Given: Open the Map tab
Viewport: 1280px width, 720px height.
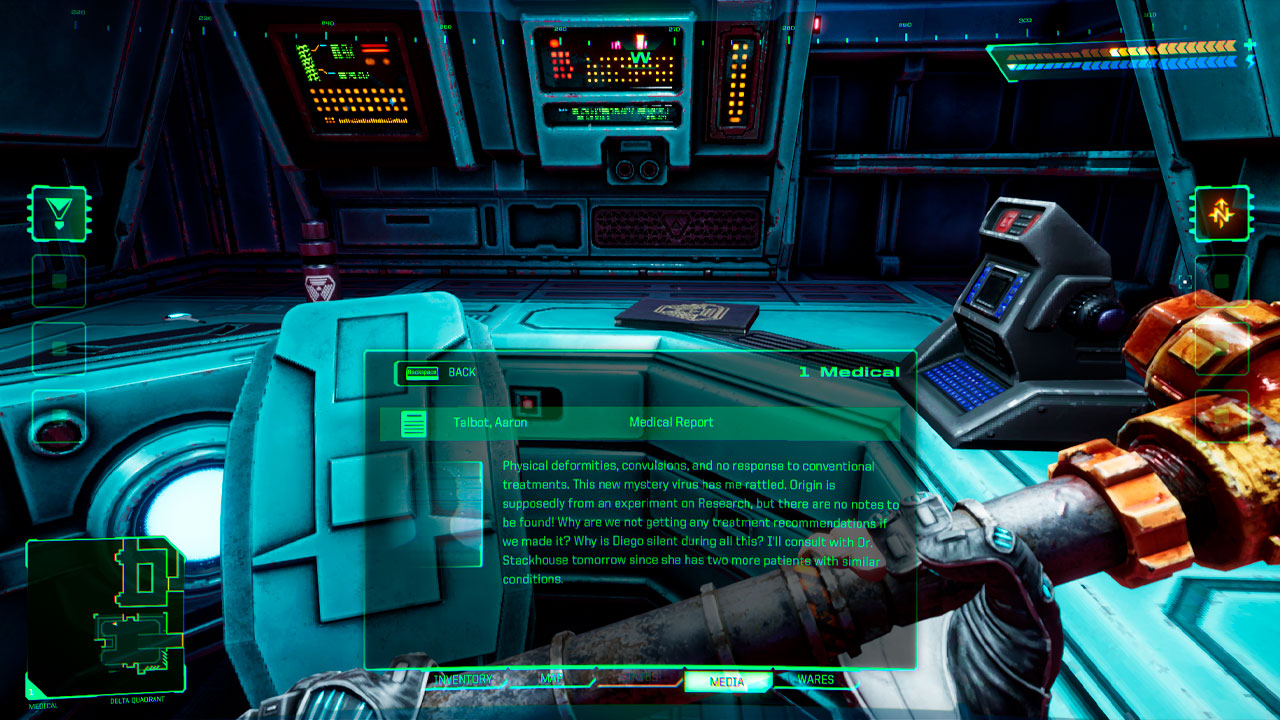Looking at the screenshot, I should 551,680.
